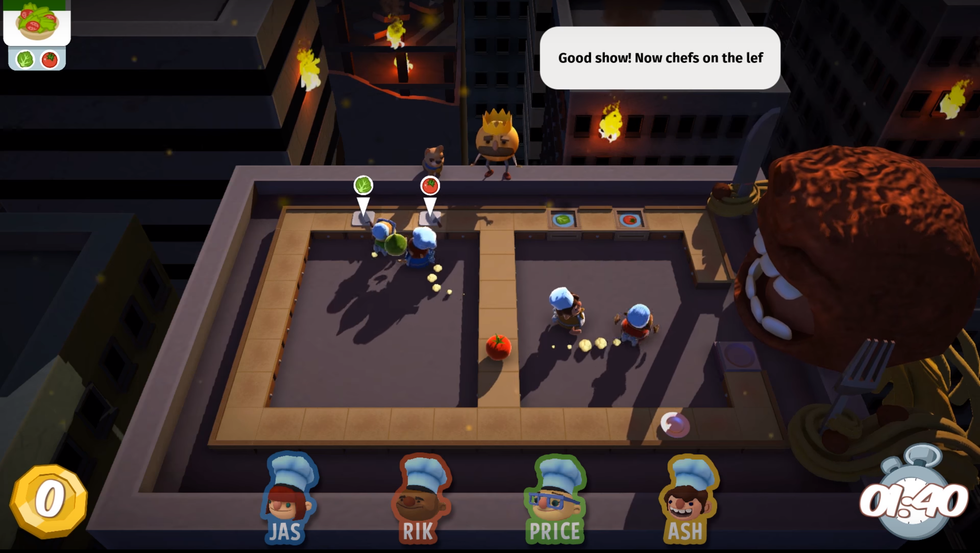This screenshot has width=980, height=553.
Task: Select the PRICE chef portrait
Action: [x=554, y=498]
